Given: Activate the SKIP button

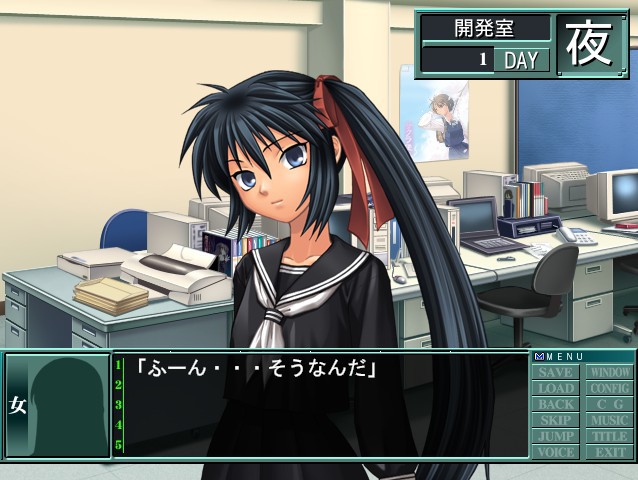Looking at the screenshot, I should pyautogui.click(x=556, y=421).
